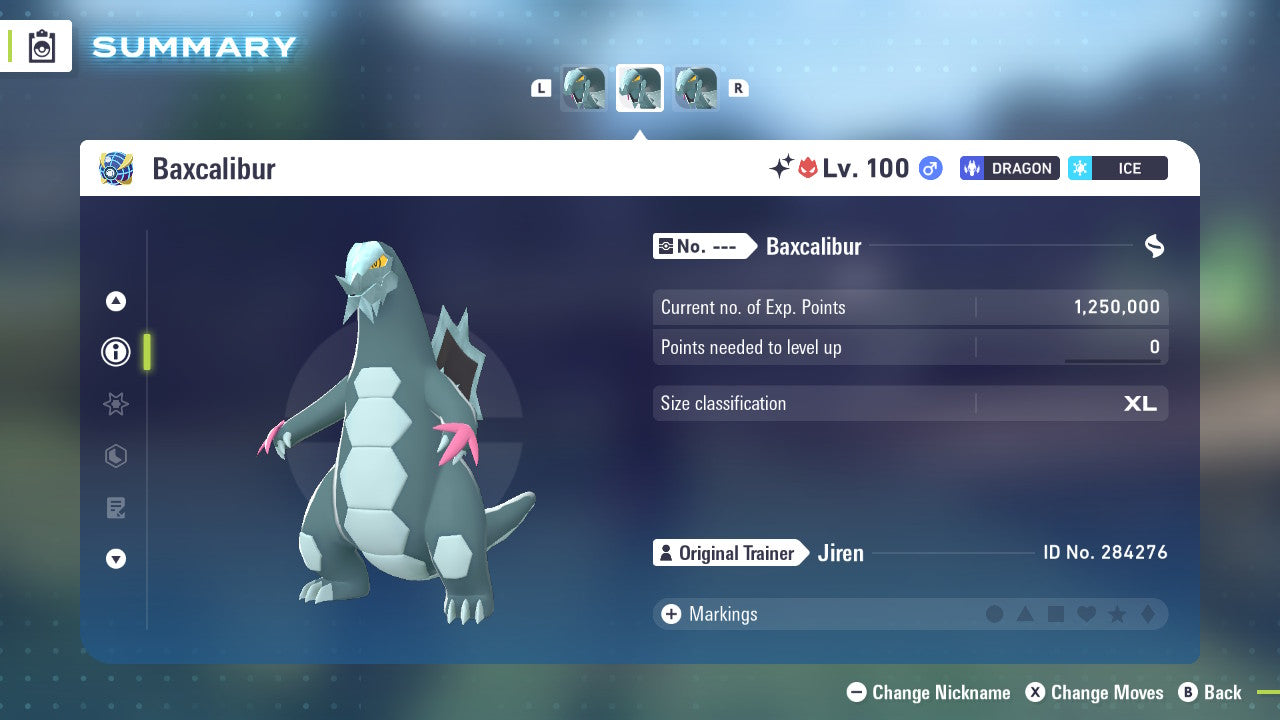Screen dimensions: 1280x720
Task: Click the down arrow to scroll summary pages
Action: point(115,560)
